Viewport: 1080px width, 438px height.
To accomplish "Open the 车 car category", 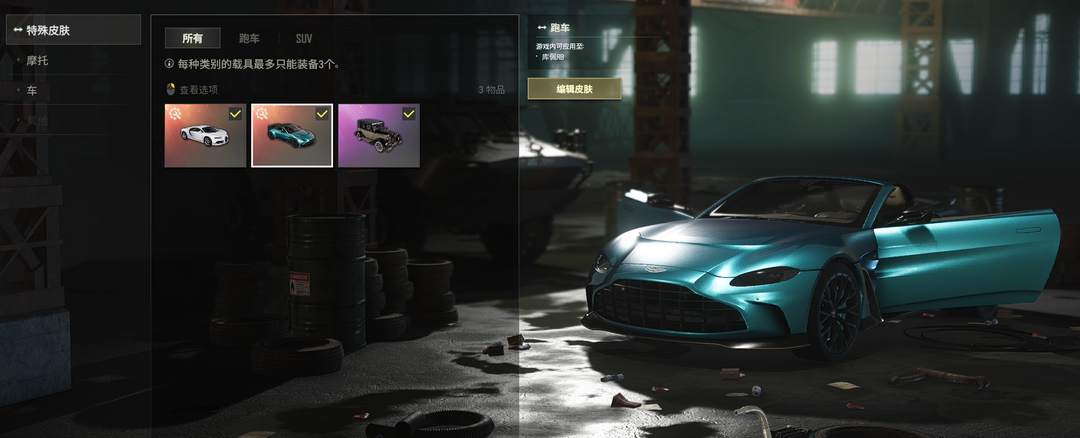I will tap(32, 90).
